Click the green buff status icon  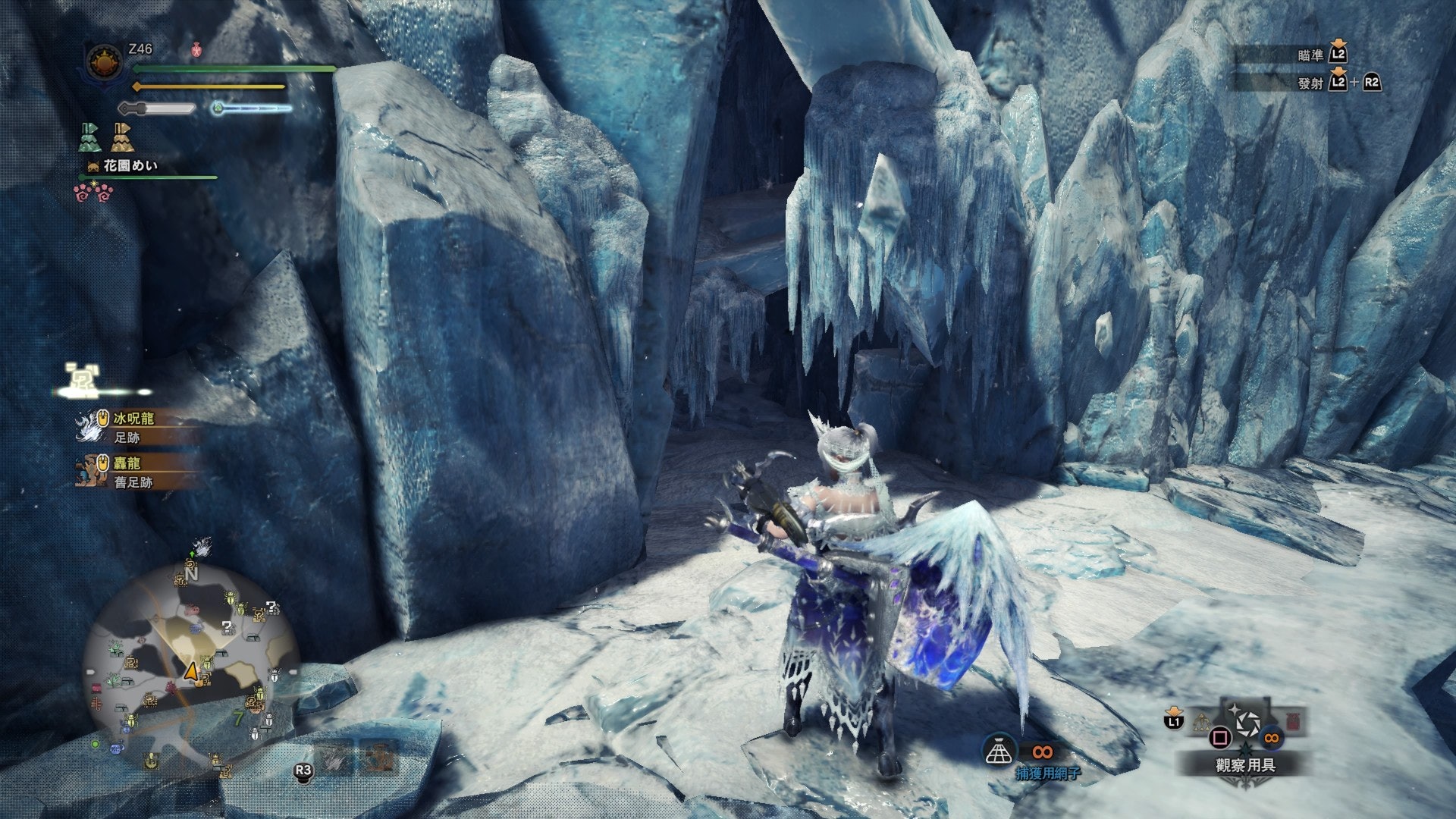[x=89, y=137]
